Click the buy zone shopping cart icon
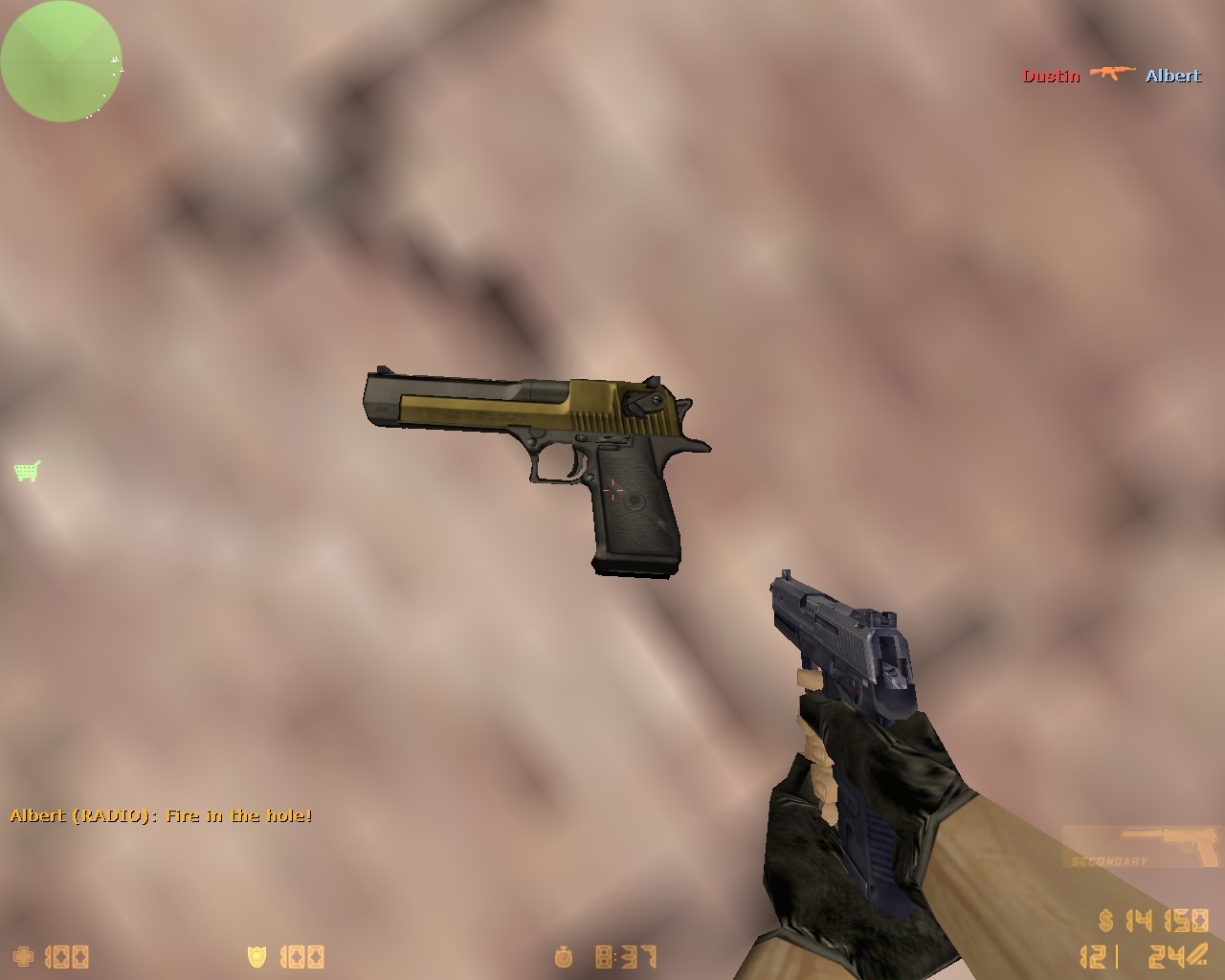1225x980 pixels. 26,470
